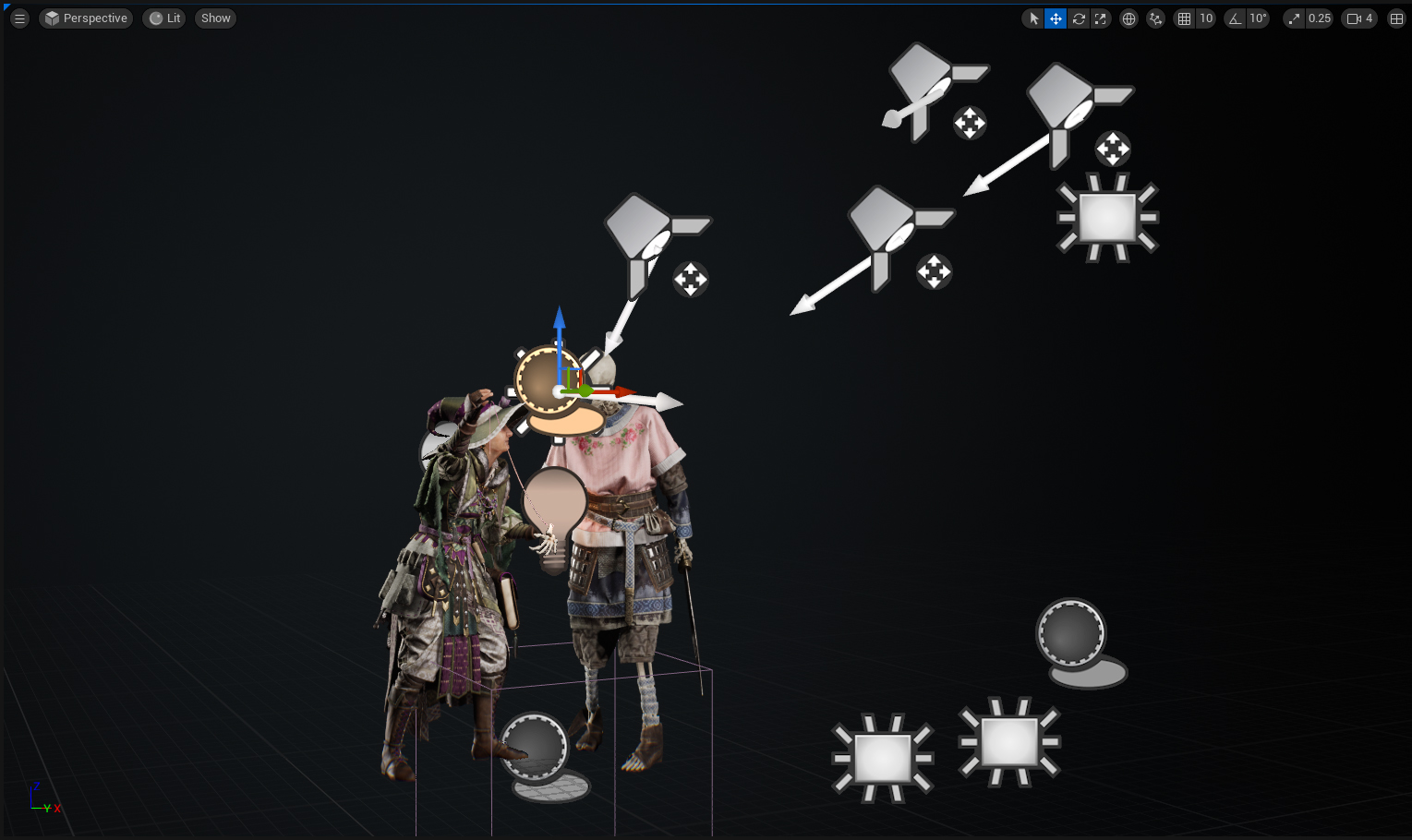
Task: Open the Perspective view dropdown
Action: [86, 18]
